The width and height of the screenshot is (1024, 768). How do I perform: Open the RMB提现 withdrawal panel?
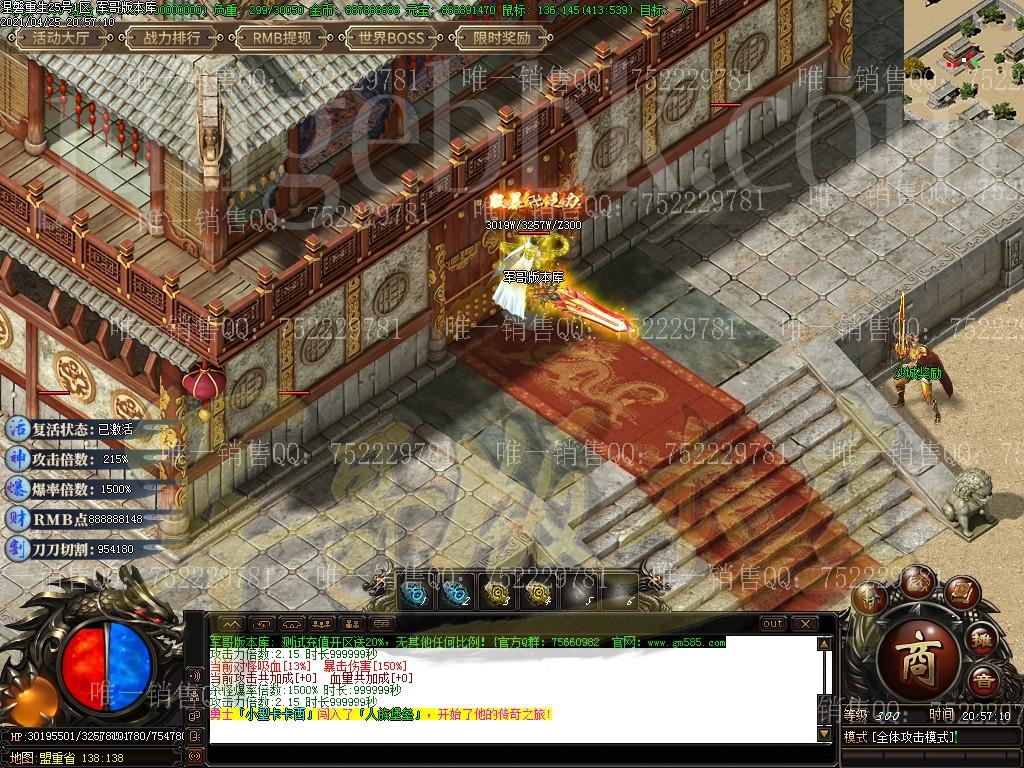pyautogui.click(x=281, y=39)
